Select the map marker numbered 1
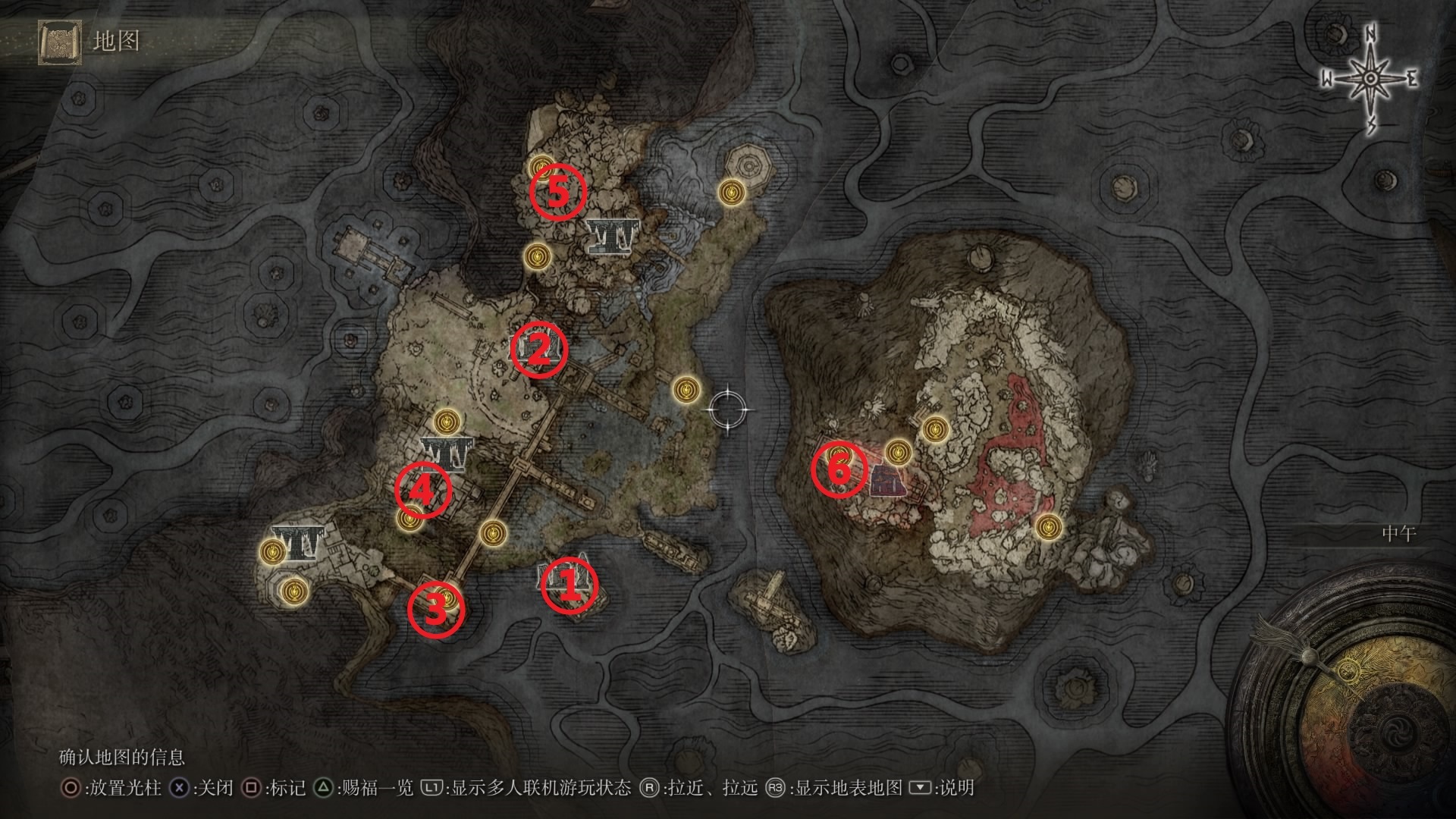Screen dimensions: 1456x819 569,585
